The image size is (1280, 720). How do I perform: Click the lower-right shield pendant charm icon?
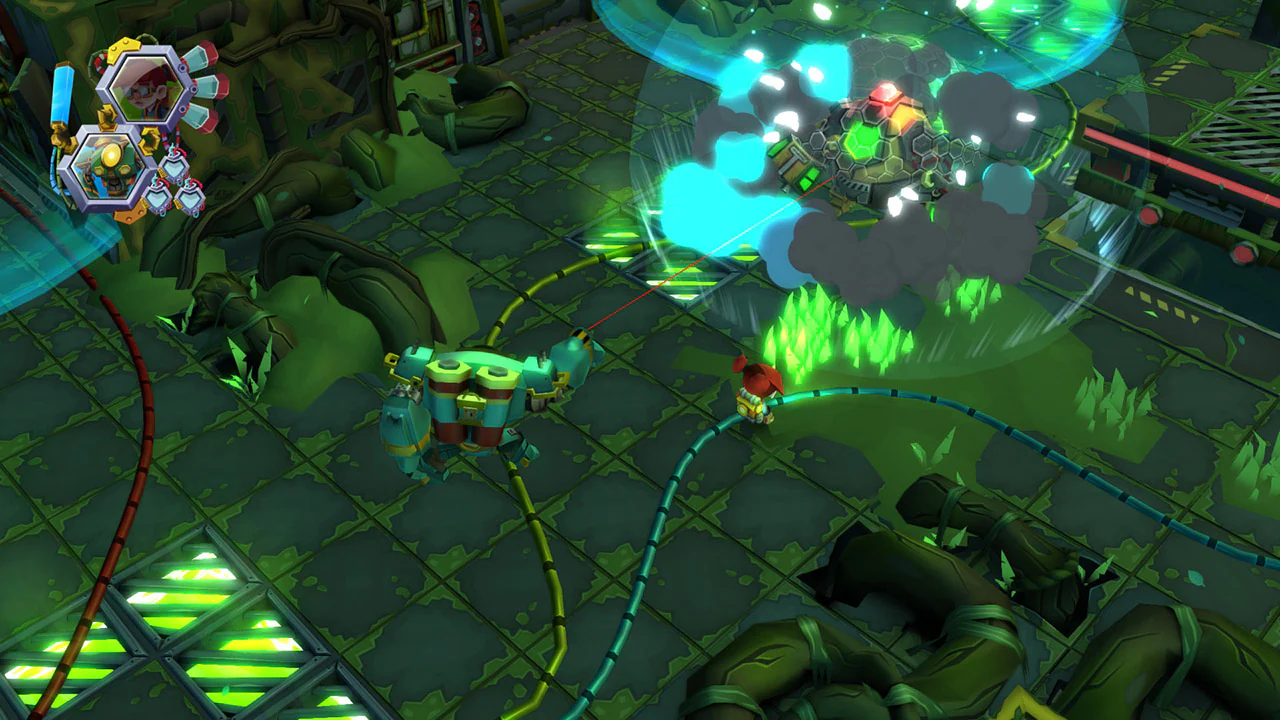point(192,197)
